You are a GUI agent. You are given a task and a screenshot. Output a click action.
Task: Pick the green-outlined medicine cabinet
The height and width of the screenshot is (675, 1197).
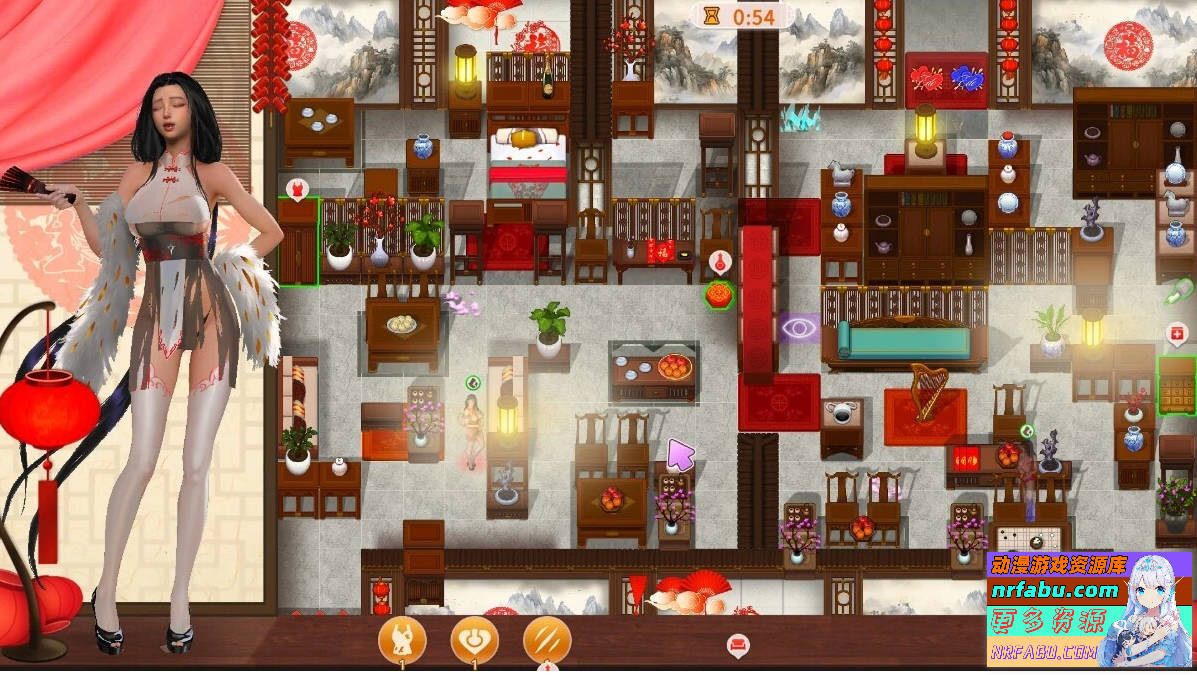(x=1177, y=385)
